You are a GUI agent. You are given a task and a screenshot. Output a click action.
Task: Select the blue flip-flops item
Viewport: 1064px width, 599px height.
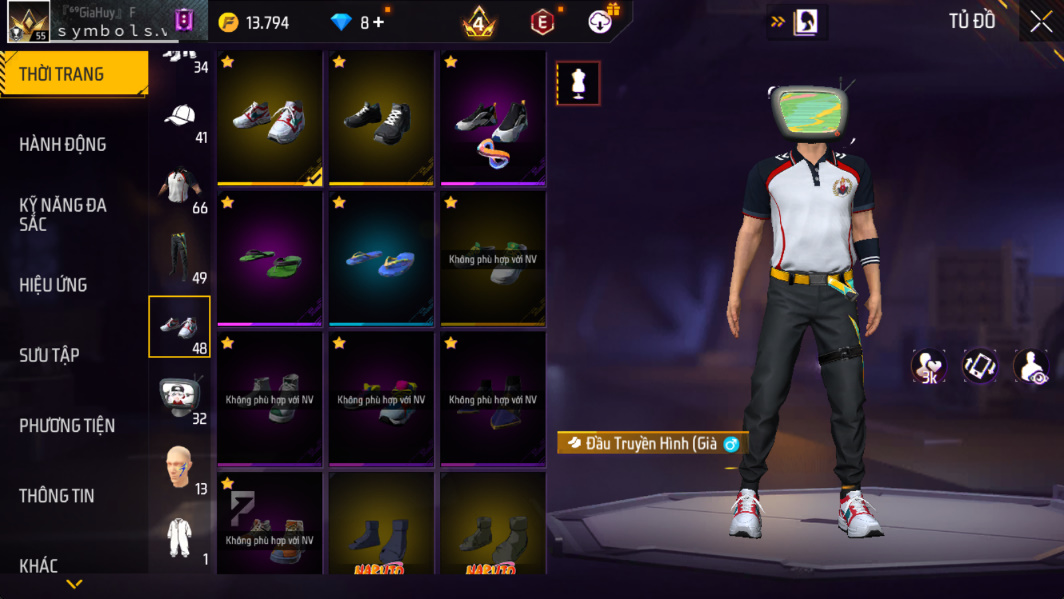coord(381,260)
